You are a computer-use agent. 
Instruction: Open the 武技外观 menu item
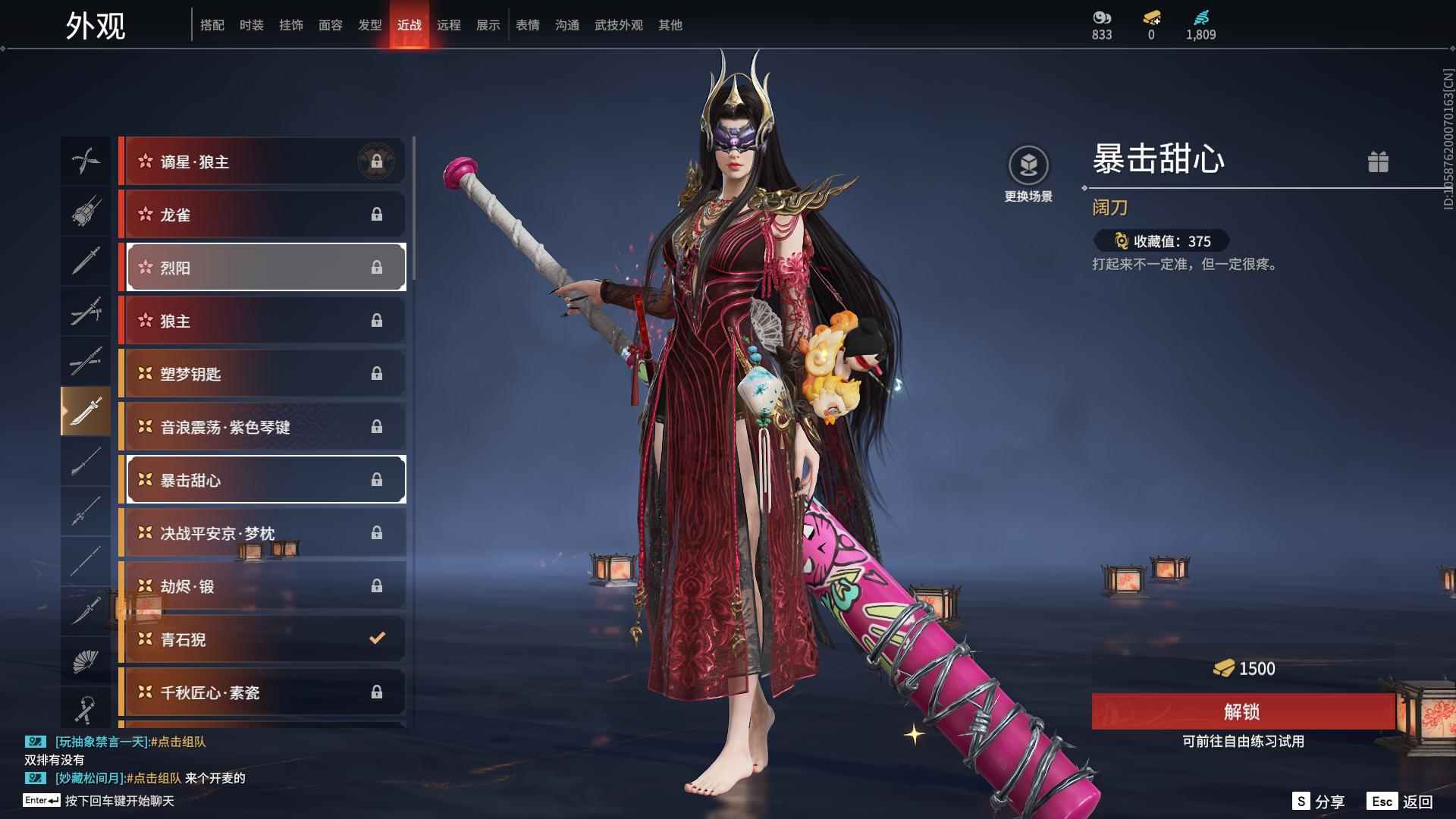[x=617, y=24]
